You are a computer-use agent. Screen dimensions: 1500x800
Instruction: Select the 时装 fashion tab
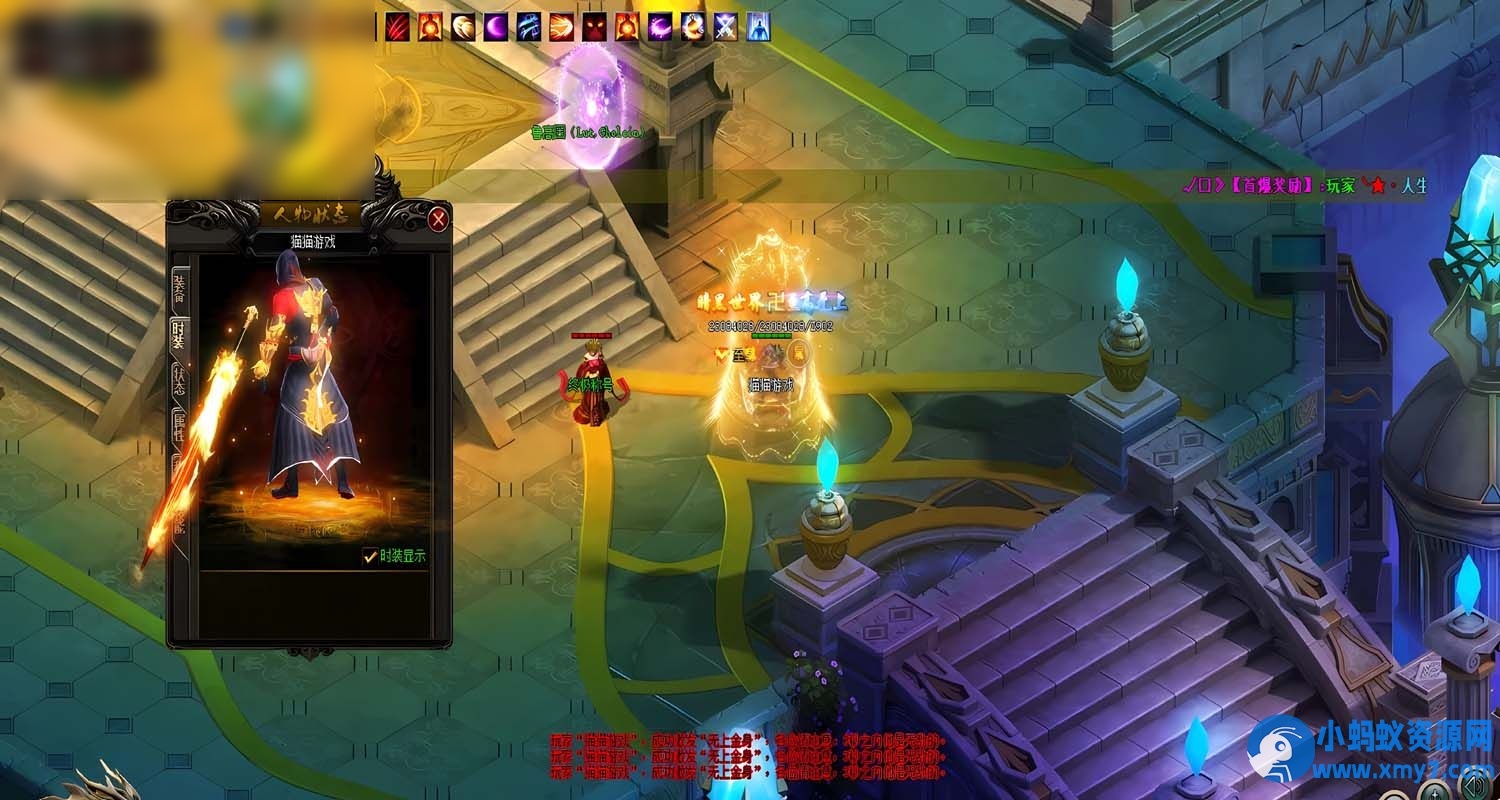coord(179,335)
